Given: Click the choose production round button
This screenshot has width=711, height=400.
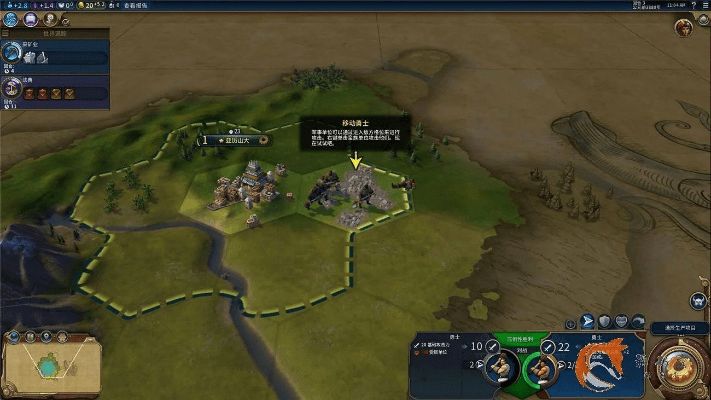Looking at the screenshot, I should click(x=683, y=366).
